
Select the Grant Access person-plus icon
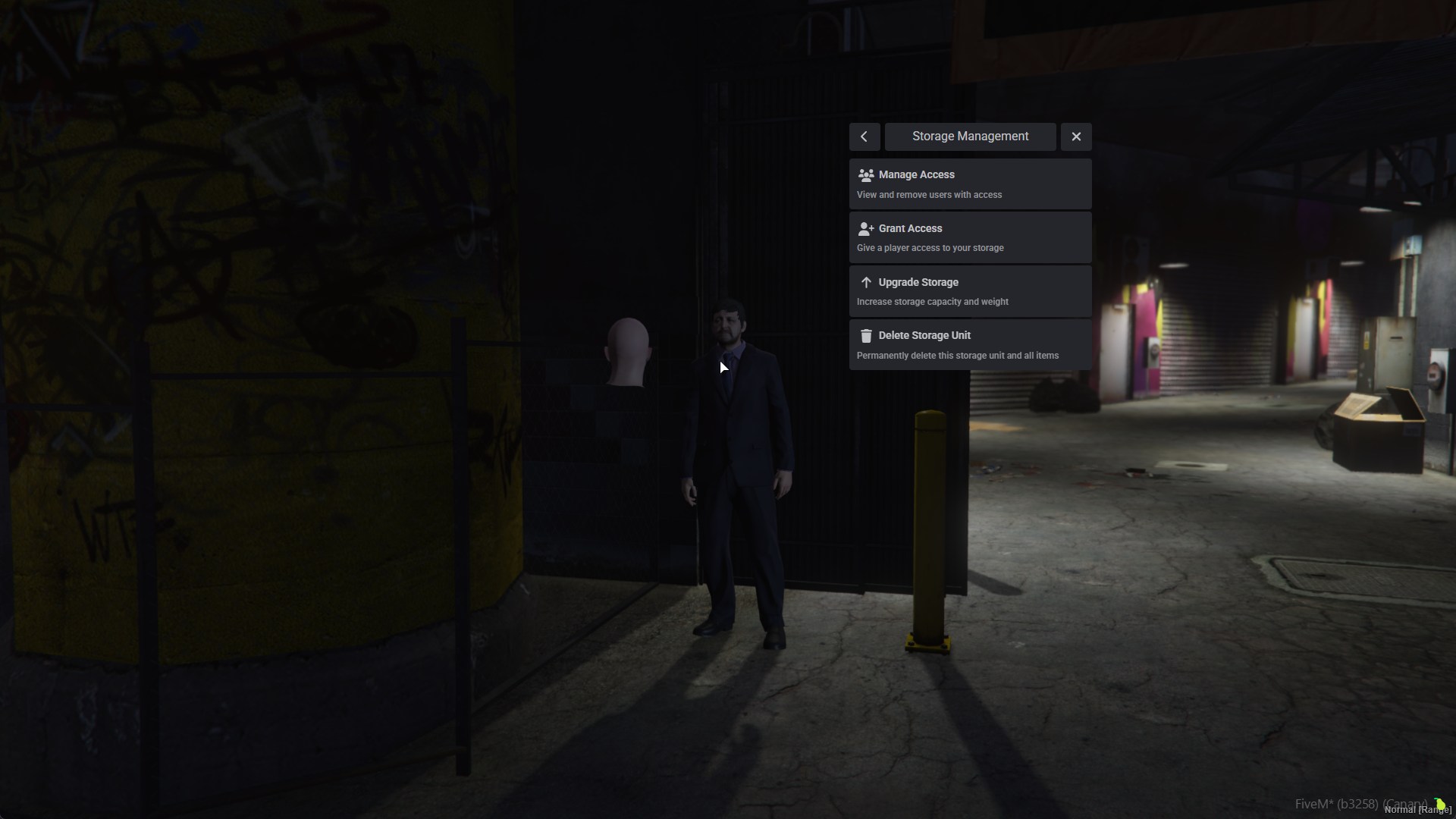866,229
